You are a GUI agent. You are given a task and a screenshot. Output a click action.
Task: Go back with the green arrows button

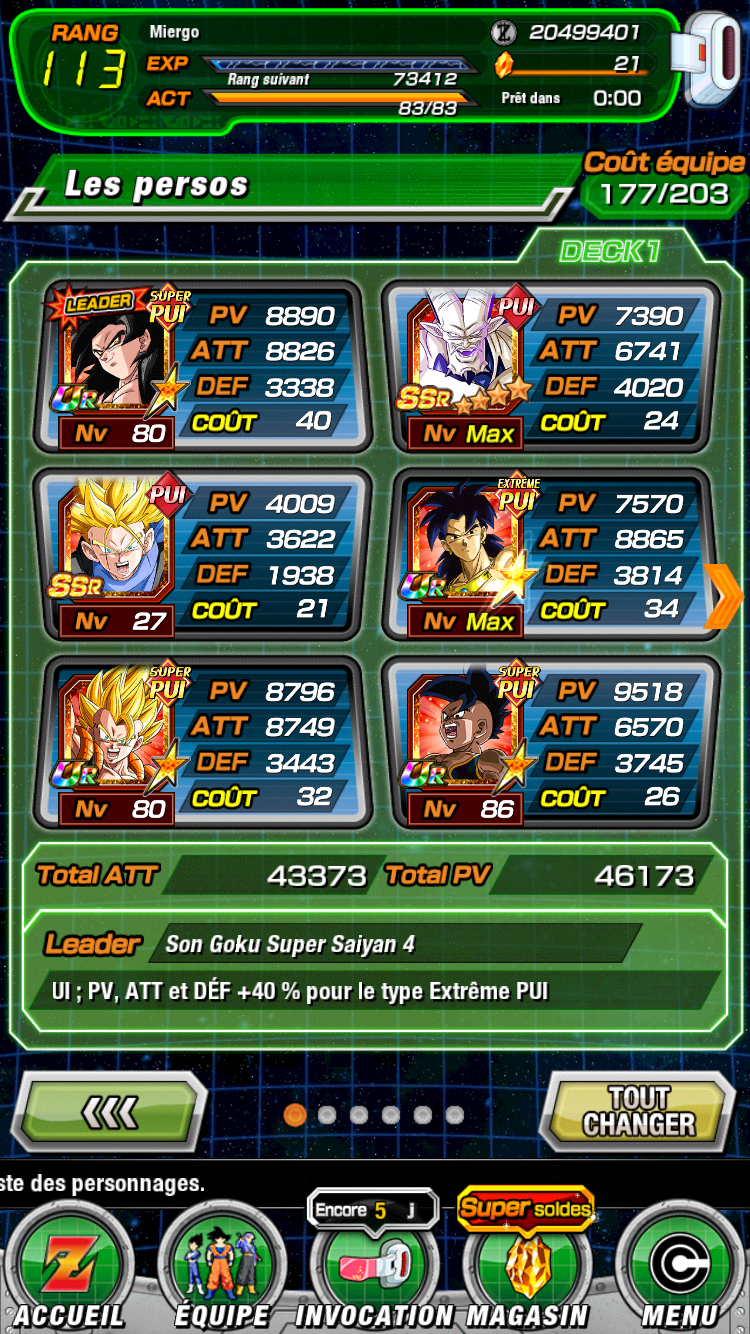pyautogui.click(x=110, y=1111)
